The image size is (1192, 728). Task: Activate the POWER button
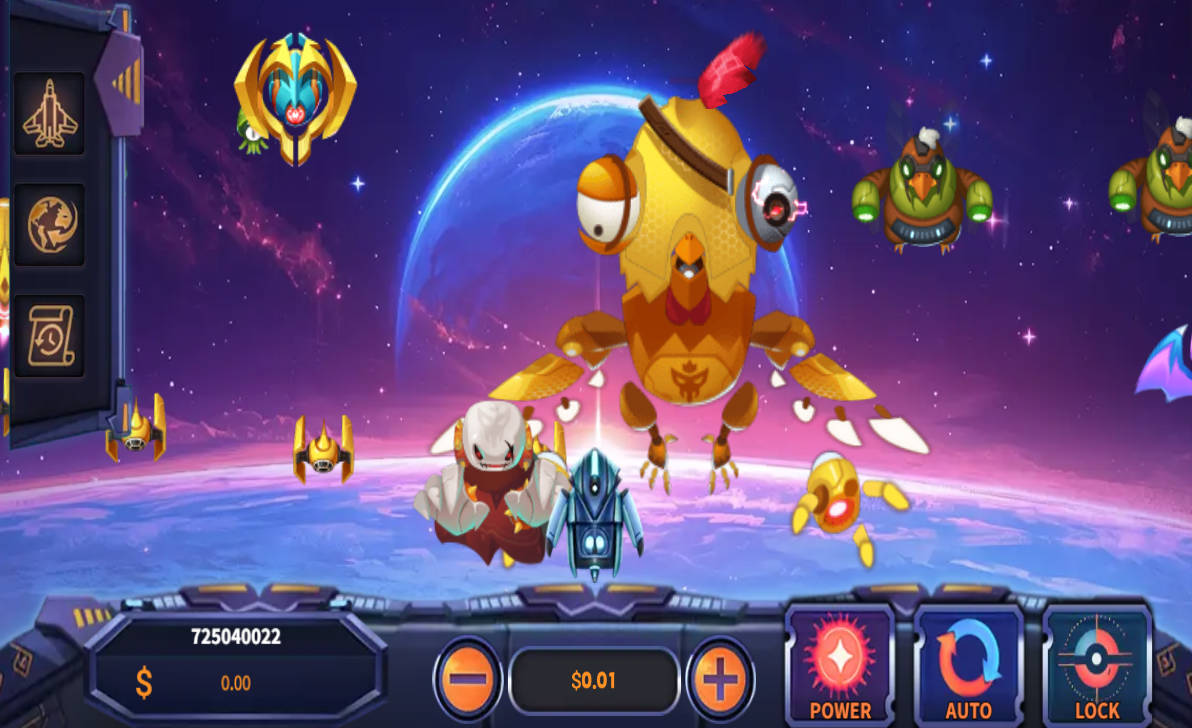tap(840, 665)
